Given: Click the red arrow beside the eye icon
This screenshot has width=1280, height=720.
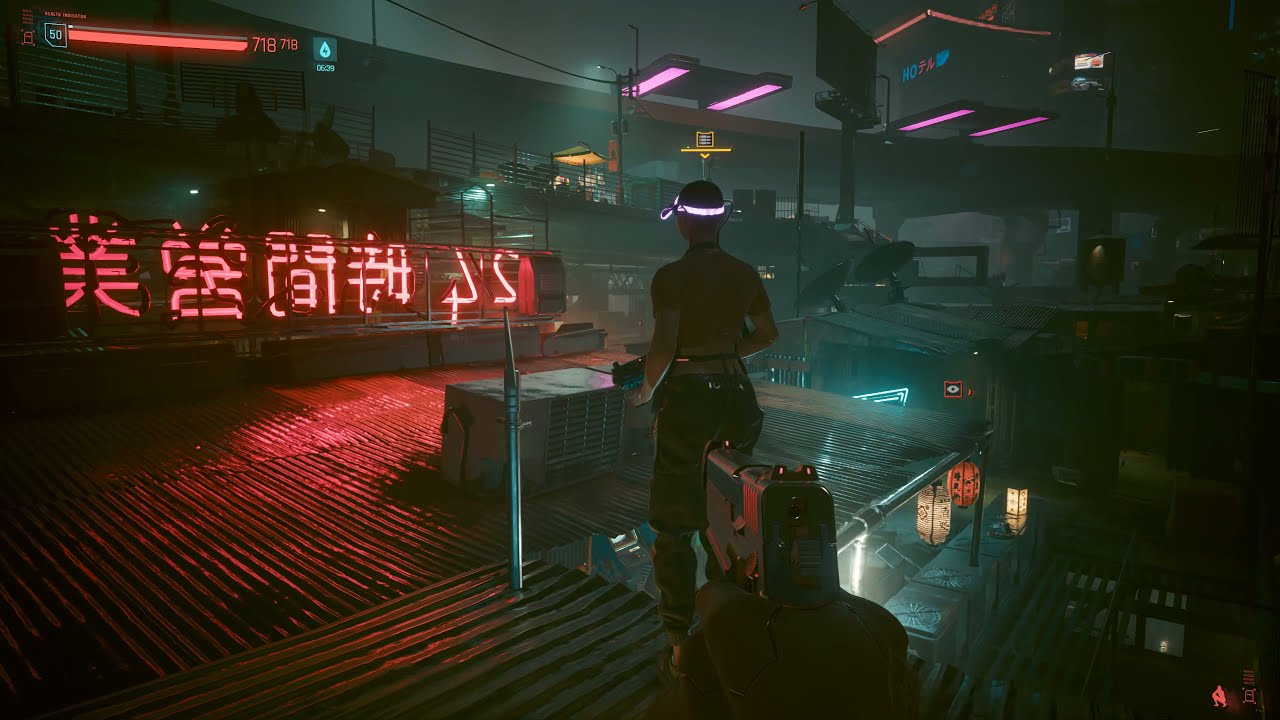Looking at the screenshot, I should (970, 394).
